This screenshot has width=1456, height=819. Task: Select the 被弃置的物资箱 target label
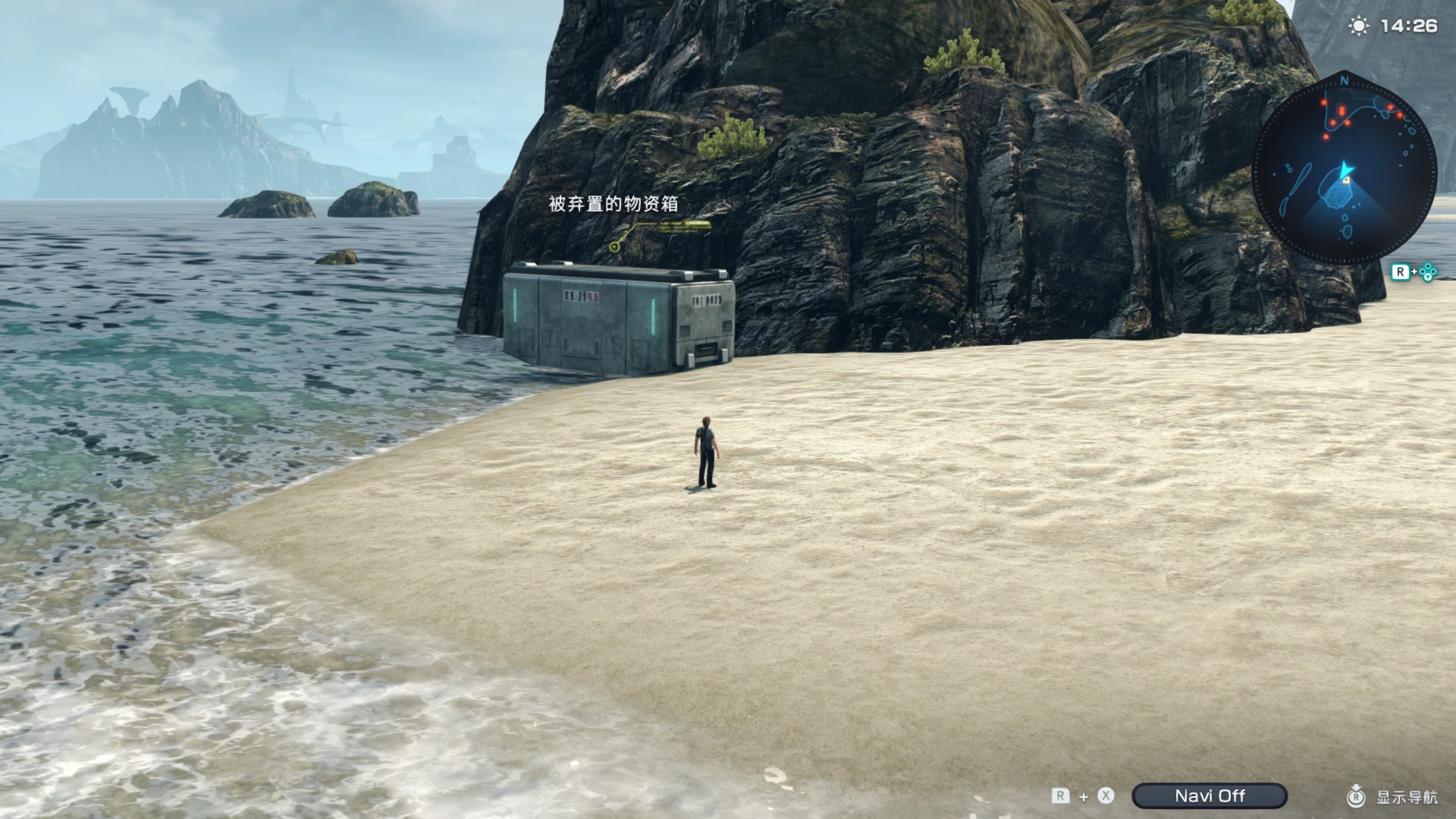tap(613, 204)
